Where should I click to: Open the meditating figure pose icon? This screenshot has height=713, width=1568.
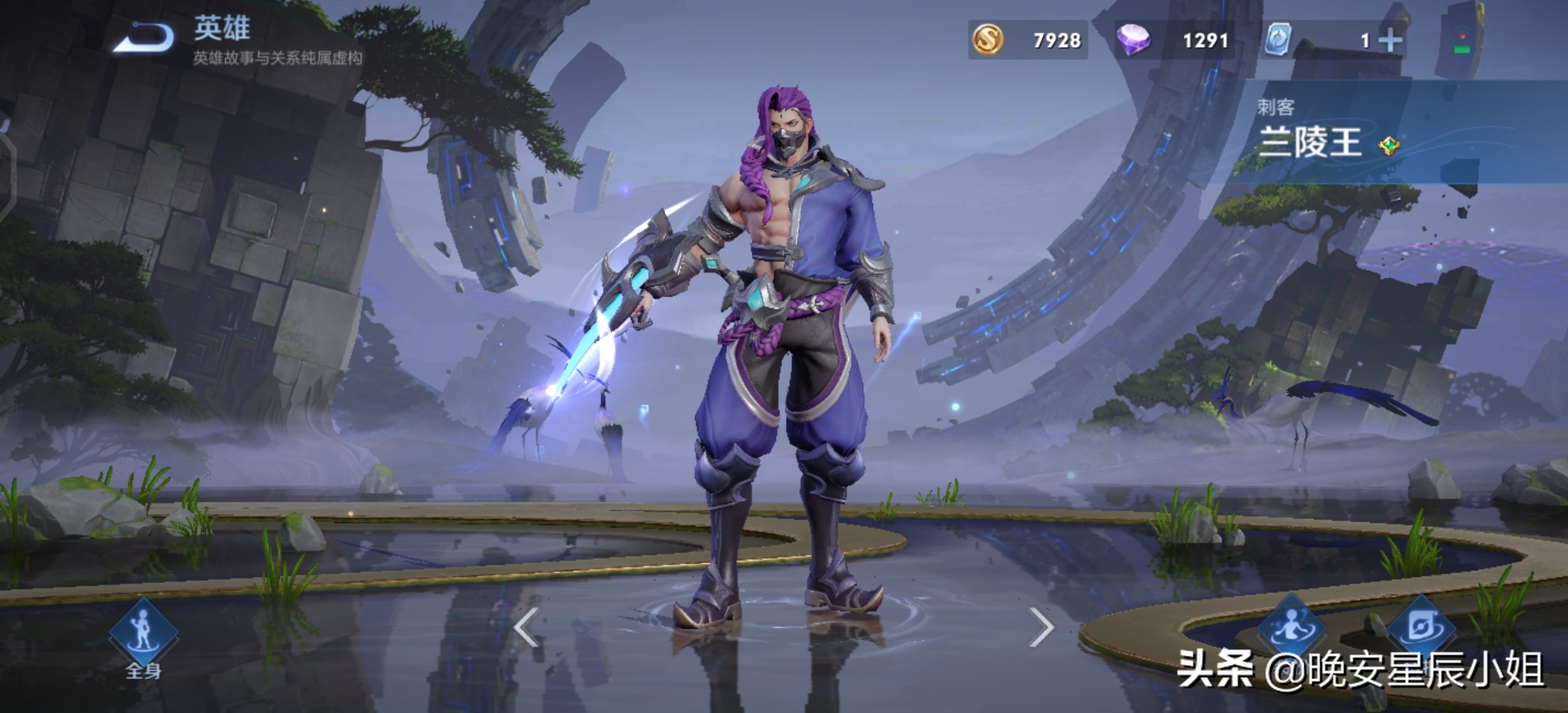tap(1291, 626)
